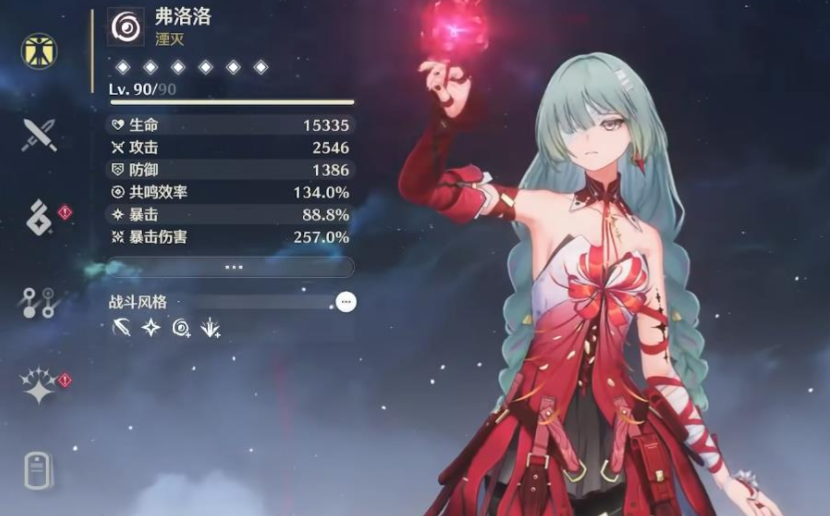This screenshot has height=516, width=830.
Task: Select the last burst-shaped combat style icon
Action: pyautogui.click(x=211, y=327)
